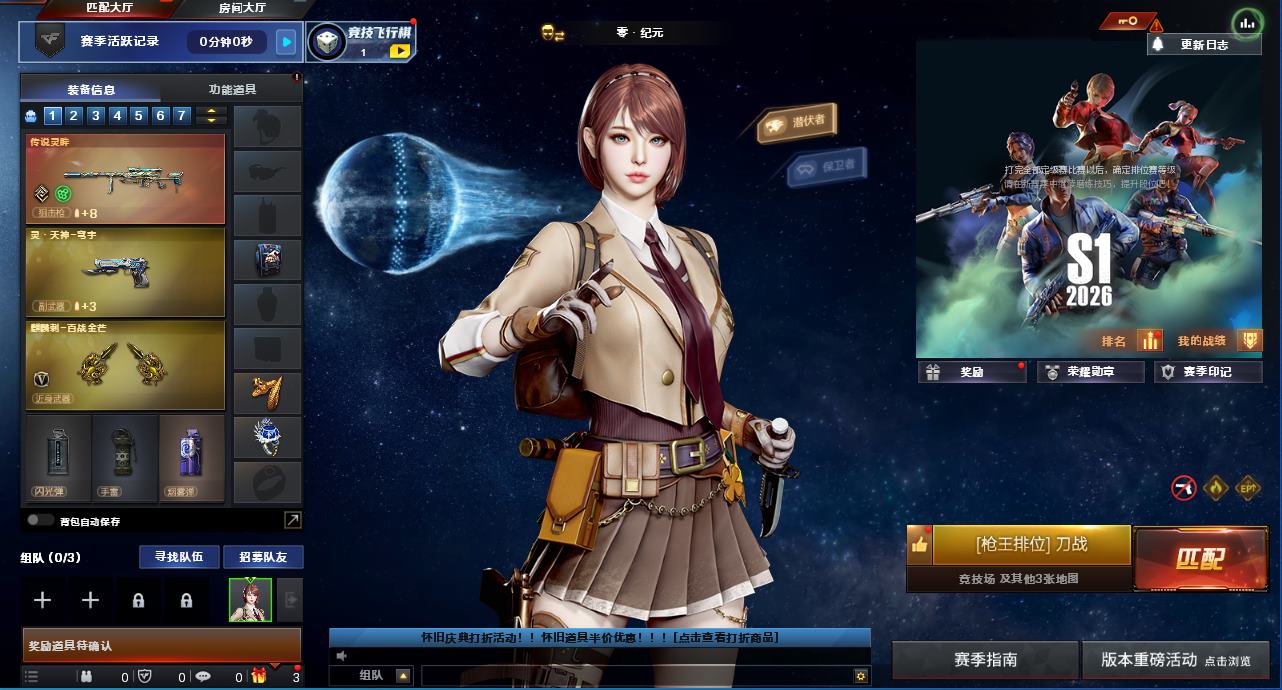
Task: Open 赛季印记 season marks
Action: 1206,372
